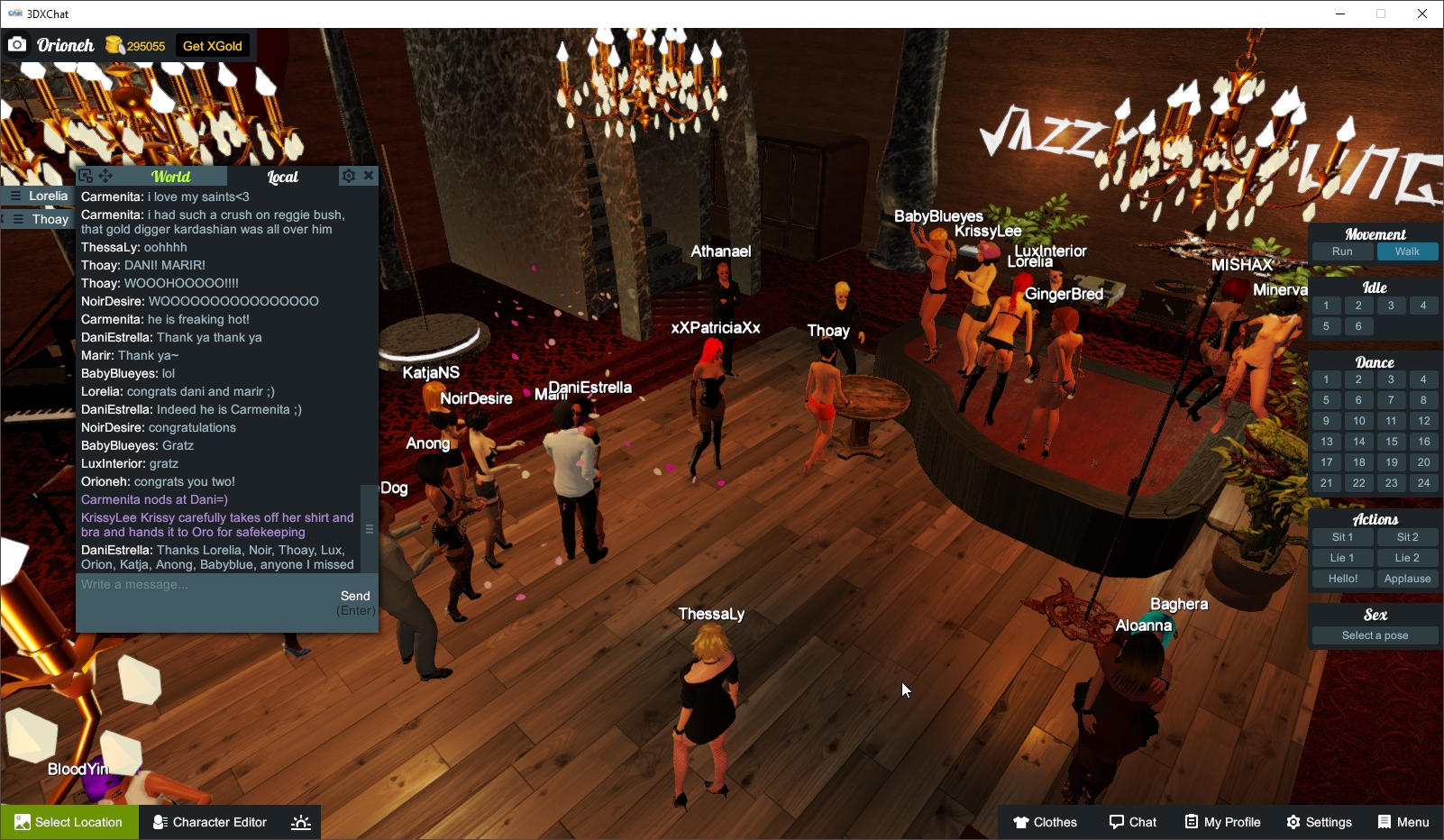
Task: Open Select a pose in the Sex panel
Action: pyautogui.click(x=1374, y=635)
